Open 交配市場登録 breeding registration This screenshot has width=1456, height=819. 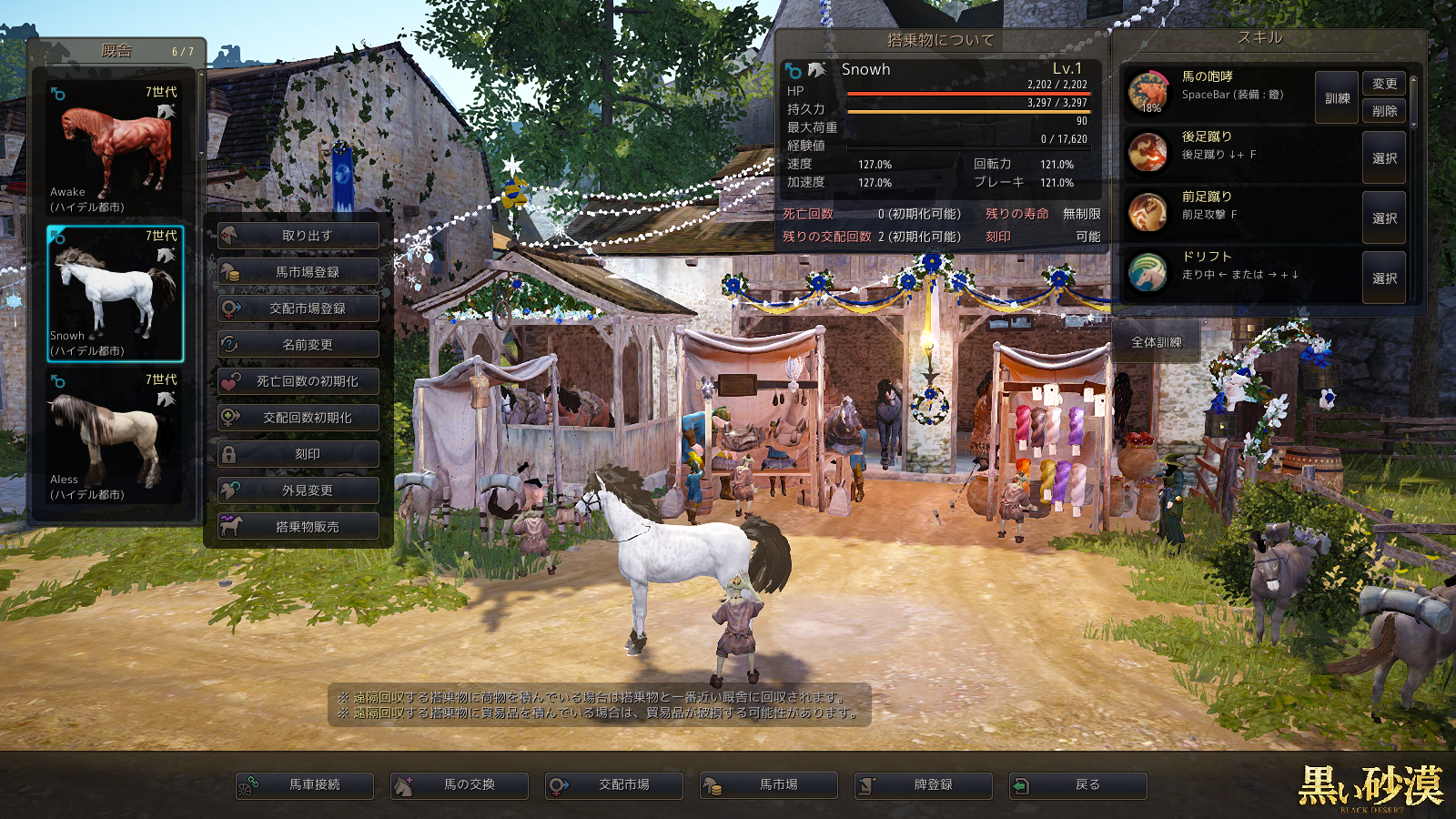click(x=298, y=308)
